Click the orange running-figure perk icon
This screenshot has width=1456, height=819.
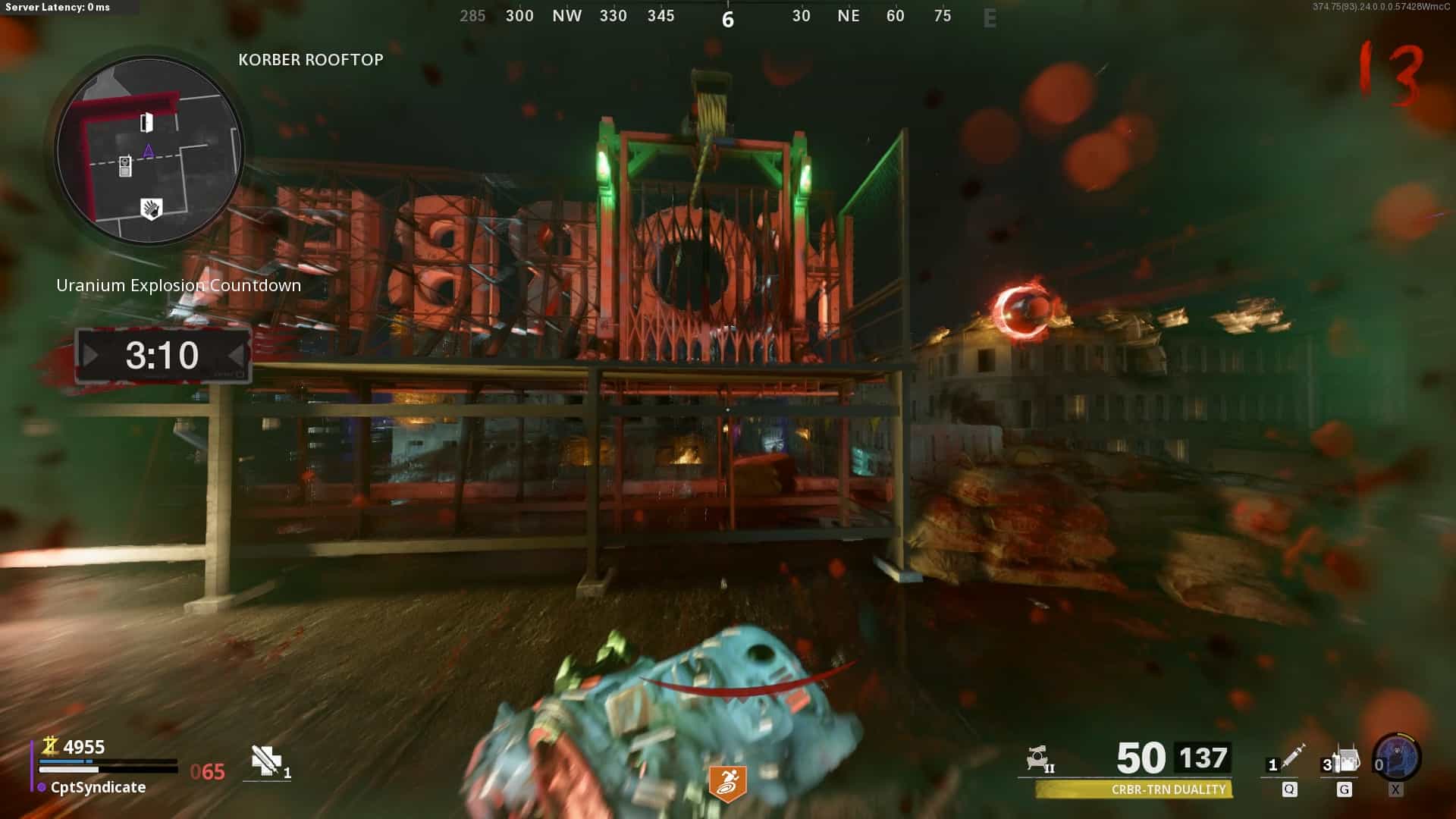(727, 783)
